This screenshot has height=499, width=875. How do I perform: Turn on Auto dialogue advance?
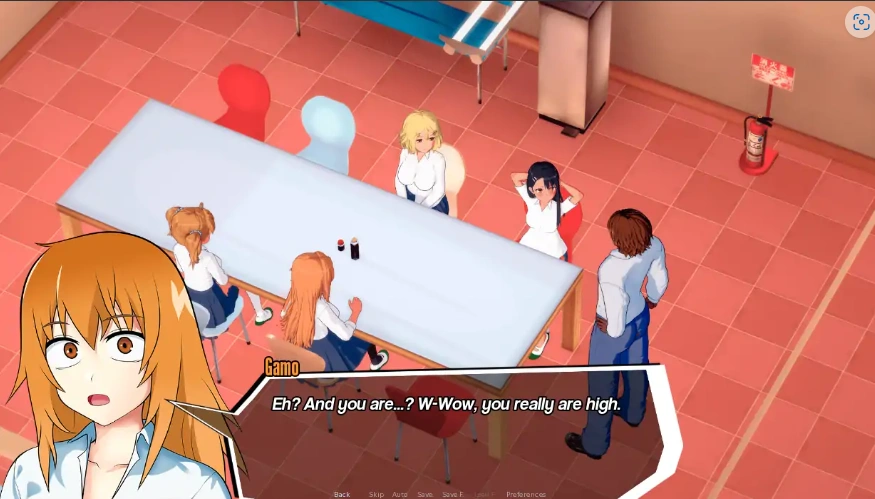click(400, 494)
